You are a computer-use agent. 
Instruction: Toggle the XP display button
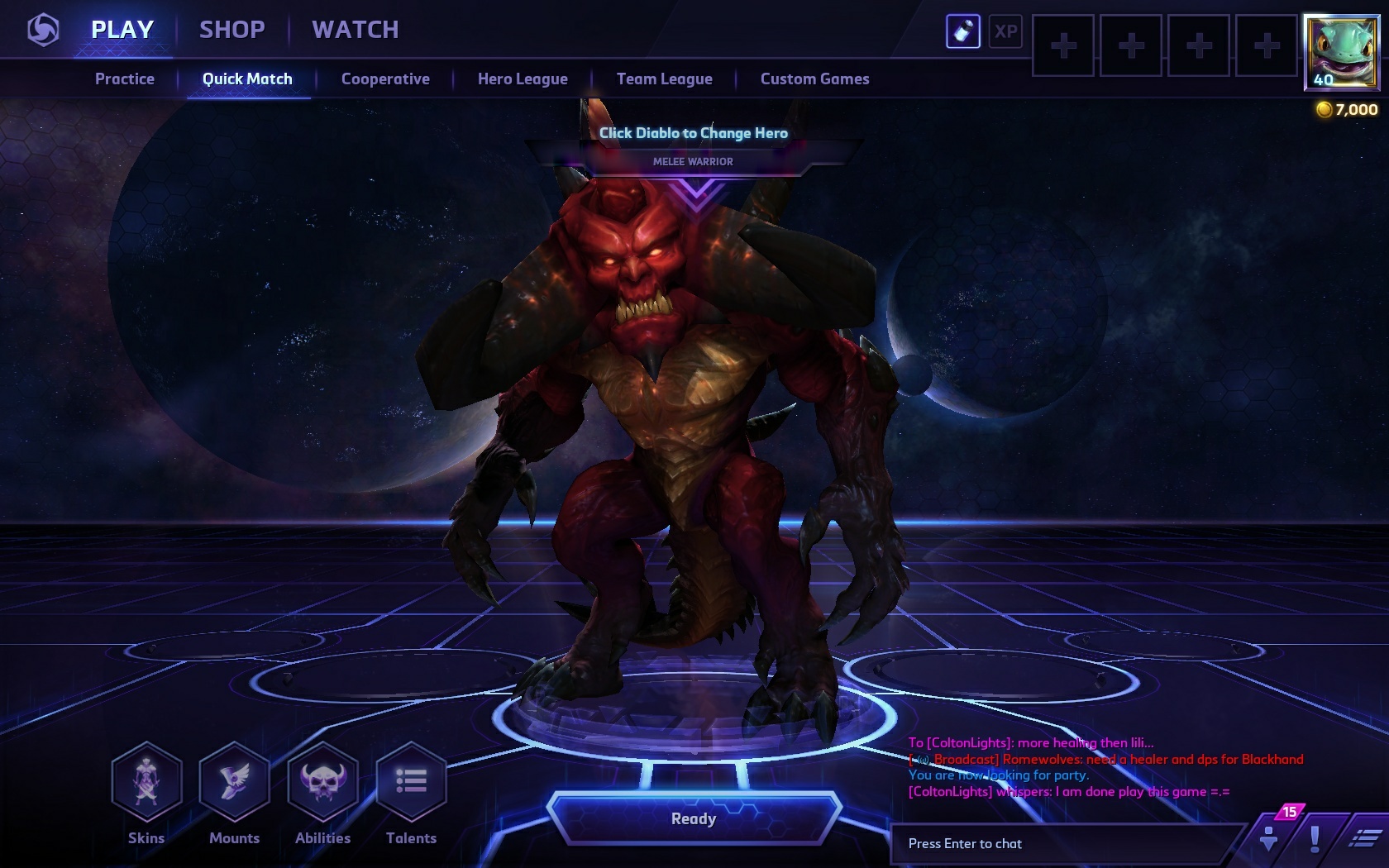coord(1005,33)
